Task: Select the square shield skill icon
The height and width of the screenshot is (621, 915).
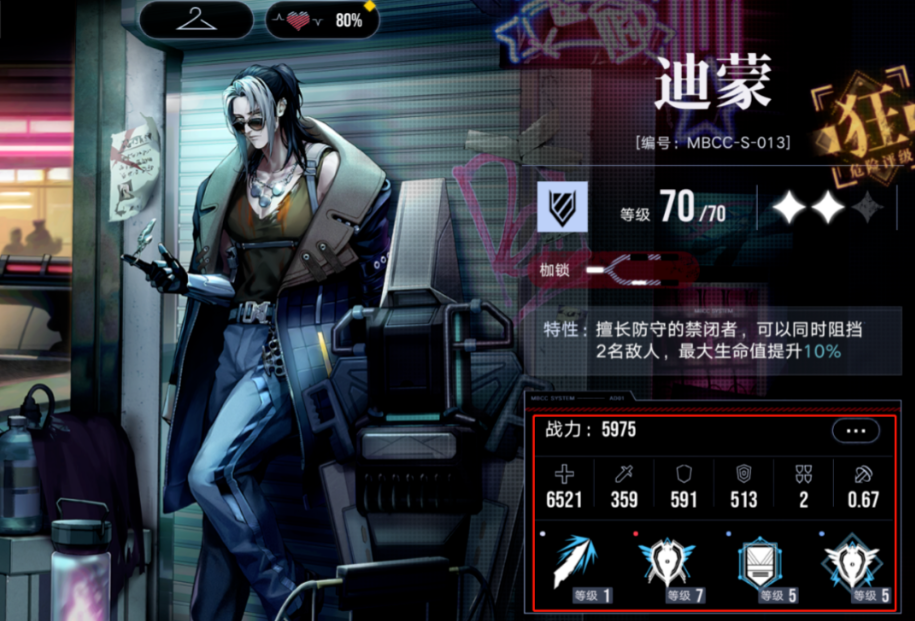Action: click(x=761, y=565)
